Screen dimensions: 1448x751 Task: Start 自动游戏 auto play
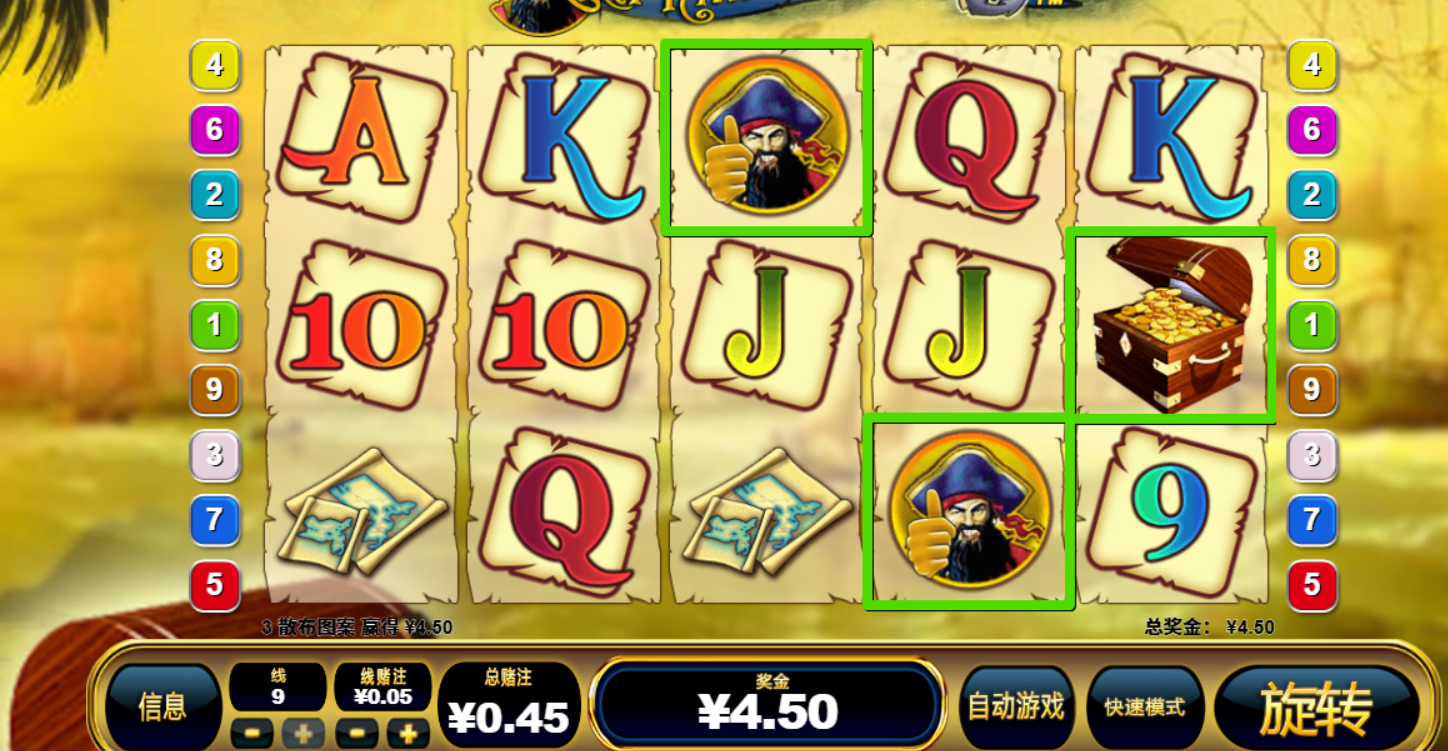1015,707
